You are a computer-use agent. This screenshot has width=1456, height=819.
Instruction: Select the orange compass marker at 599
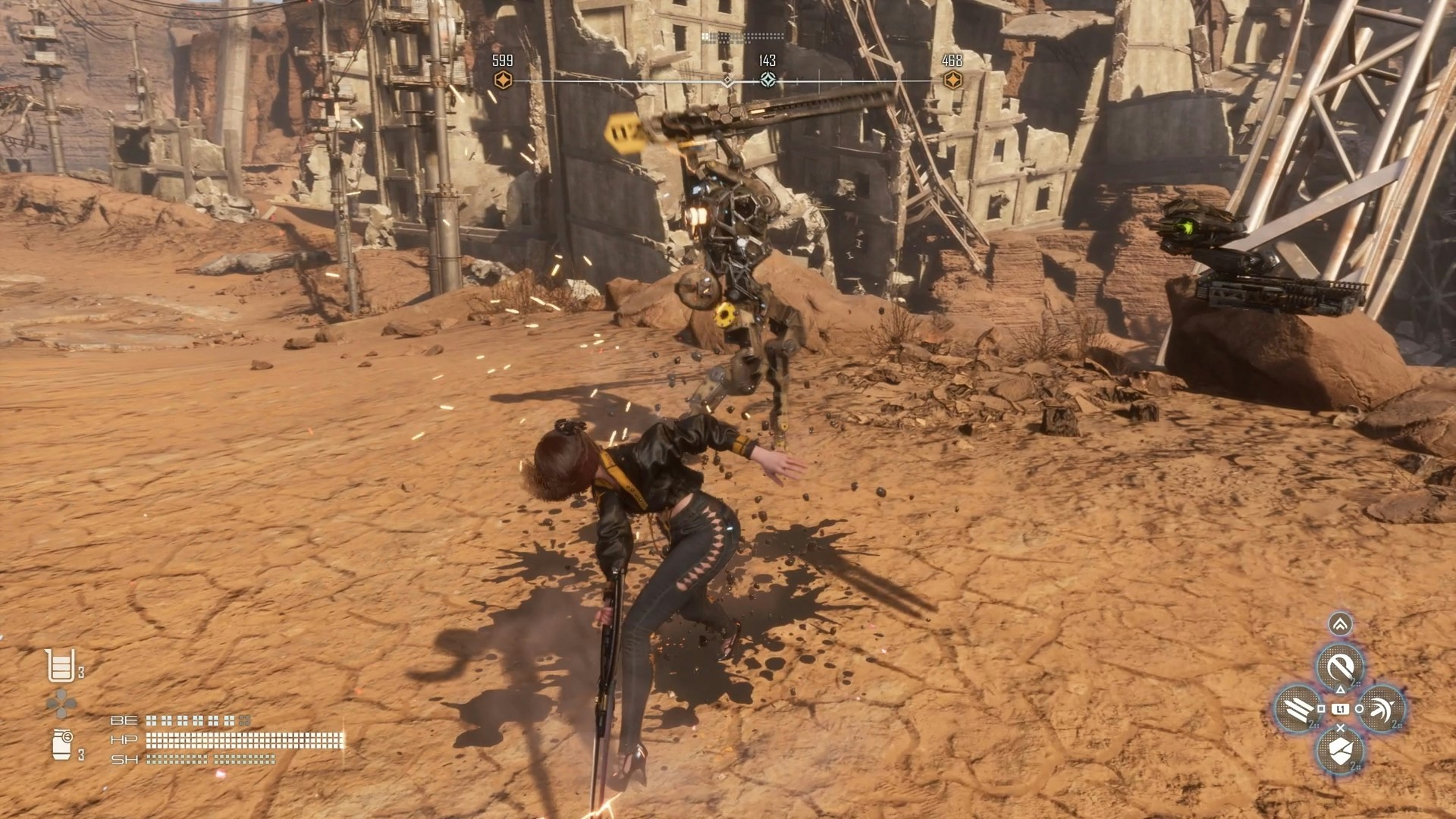[x=502, y=80]
